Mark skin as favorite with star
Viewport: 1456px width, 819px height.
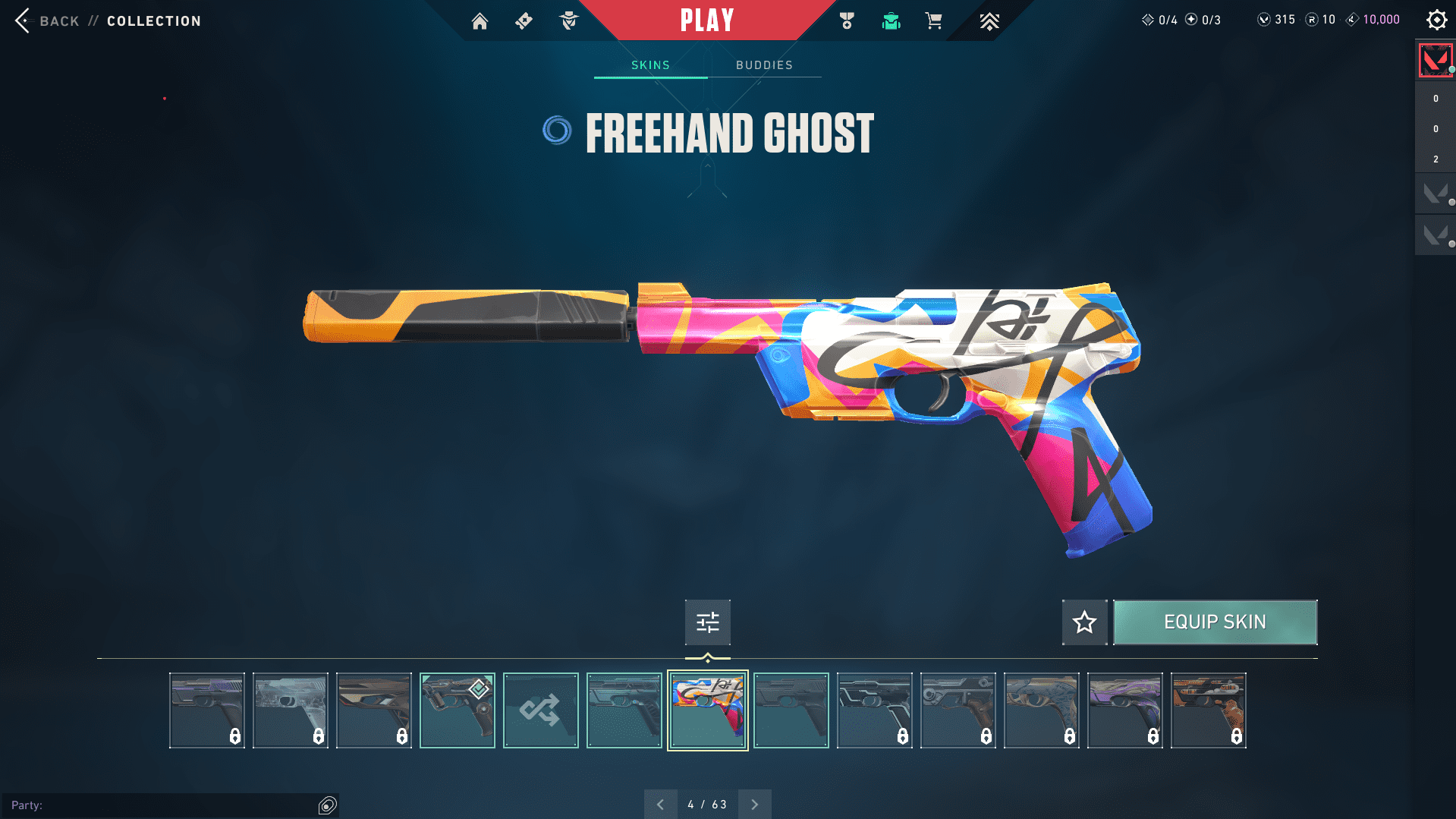pos(1084,622)
